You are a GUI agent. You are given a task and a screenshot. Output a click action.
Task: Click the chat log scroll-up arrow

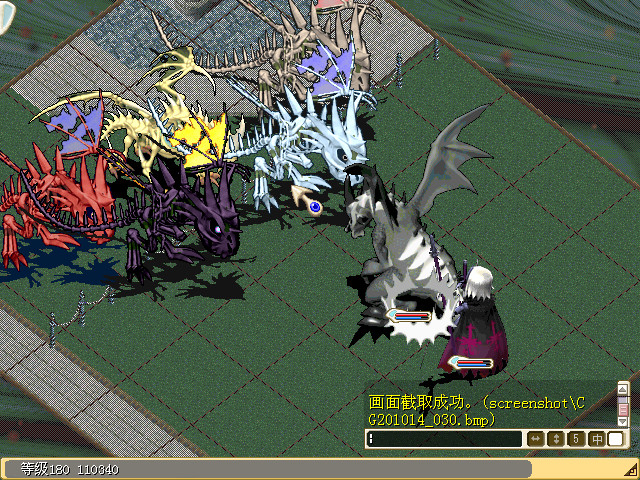click(x=623, y=388)
